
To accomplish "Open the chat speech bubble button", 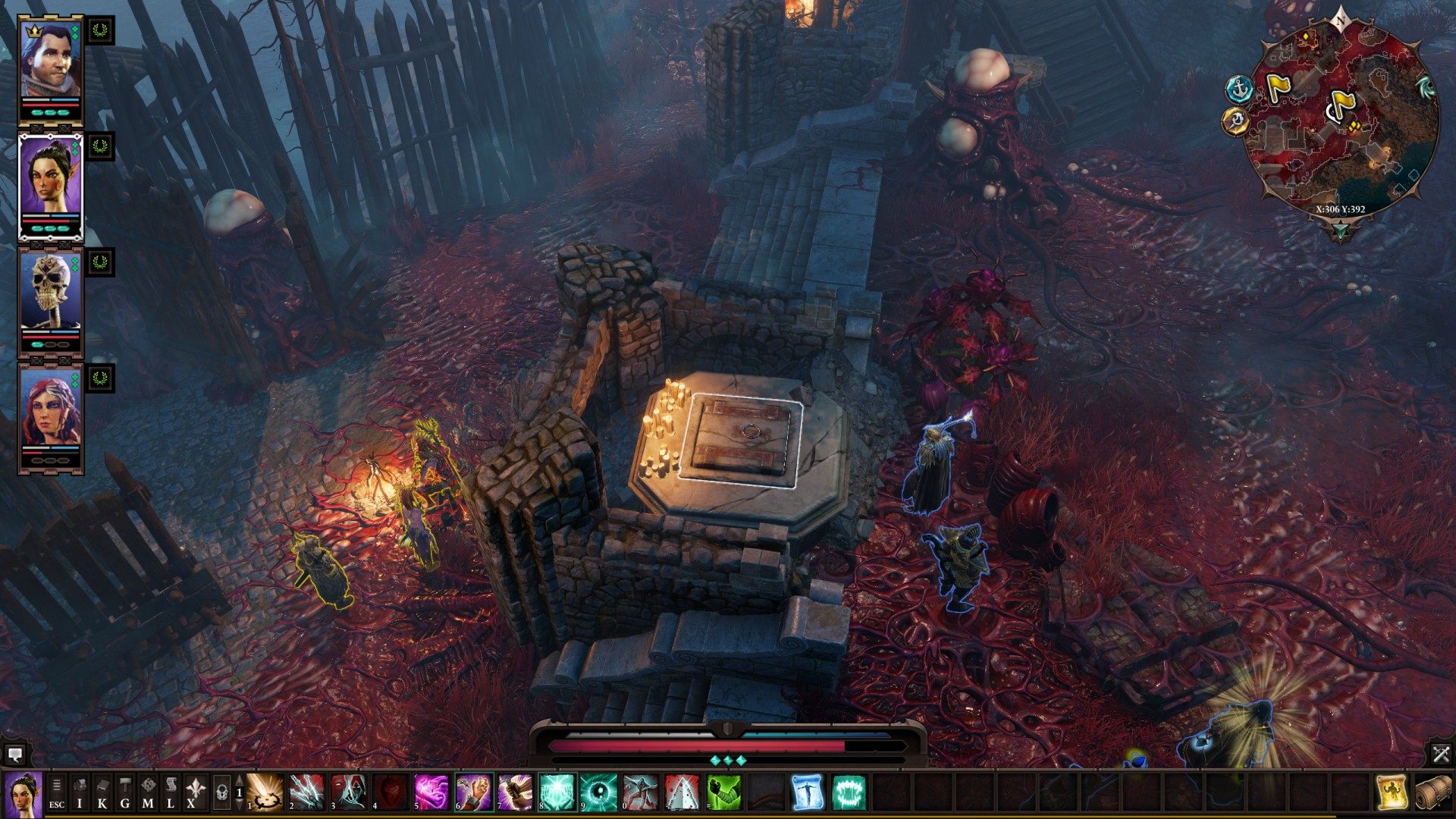I will click(x=14, y=754).
